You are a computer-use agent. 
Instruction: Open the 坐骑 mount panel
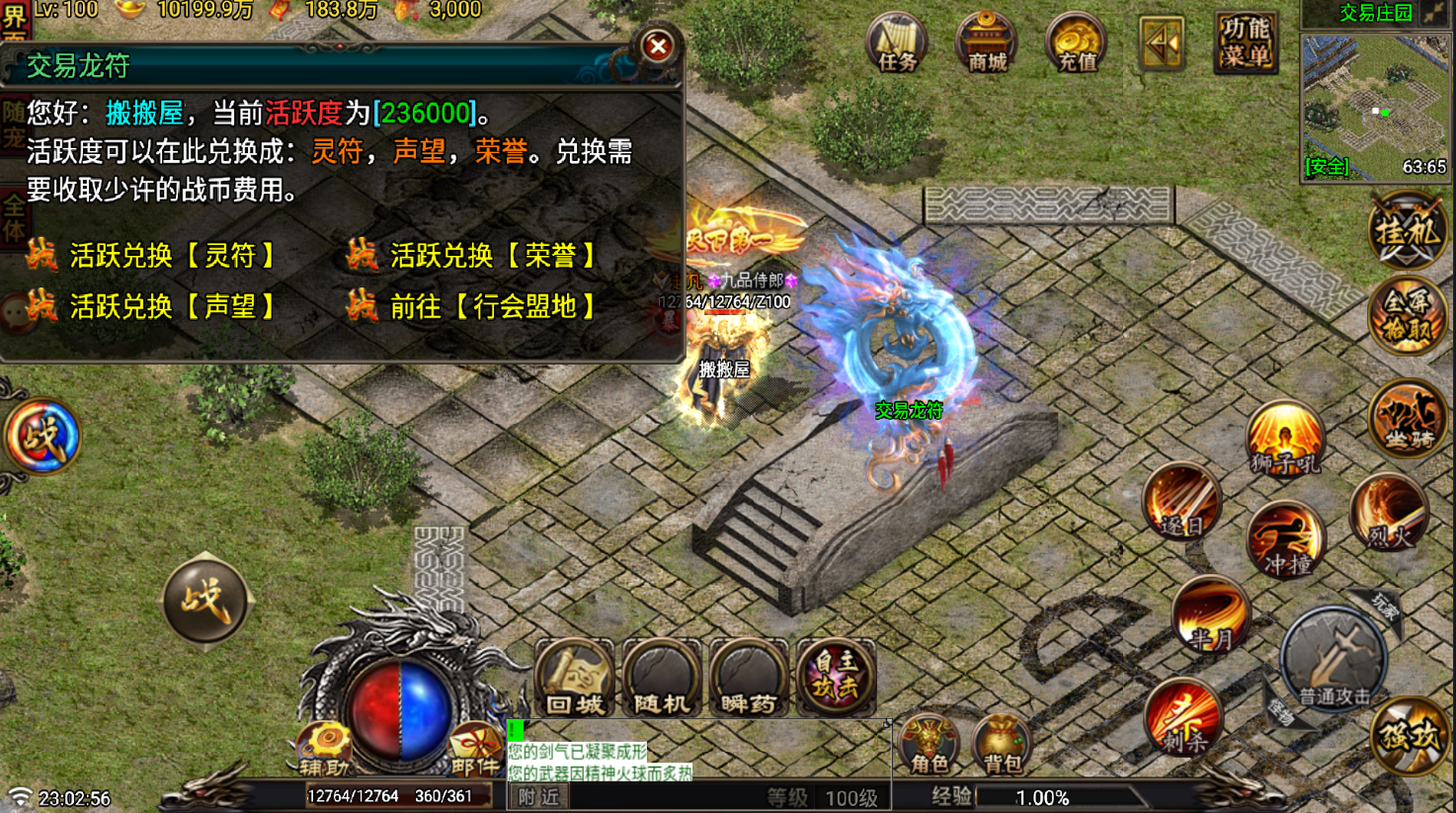1407,415
